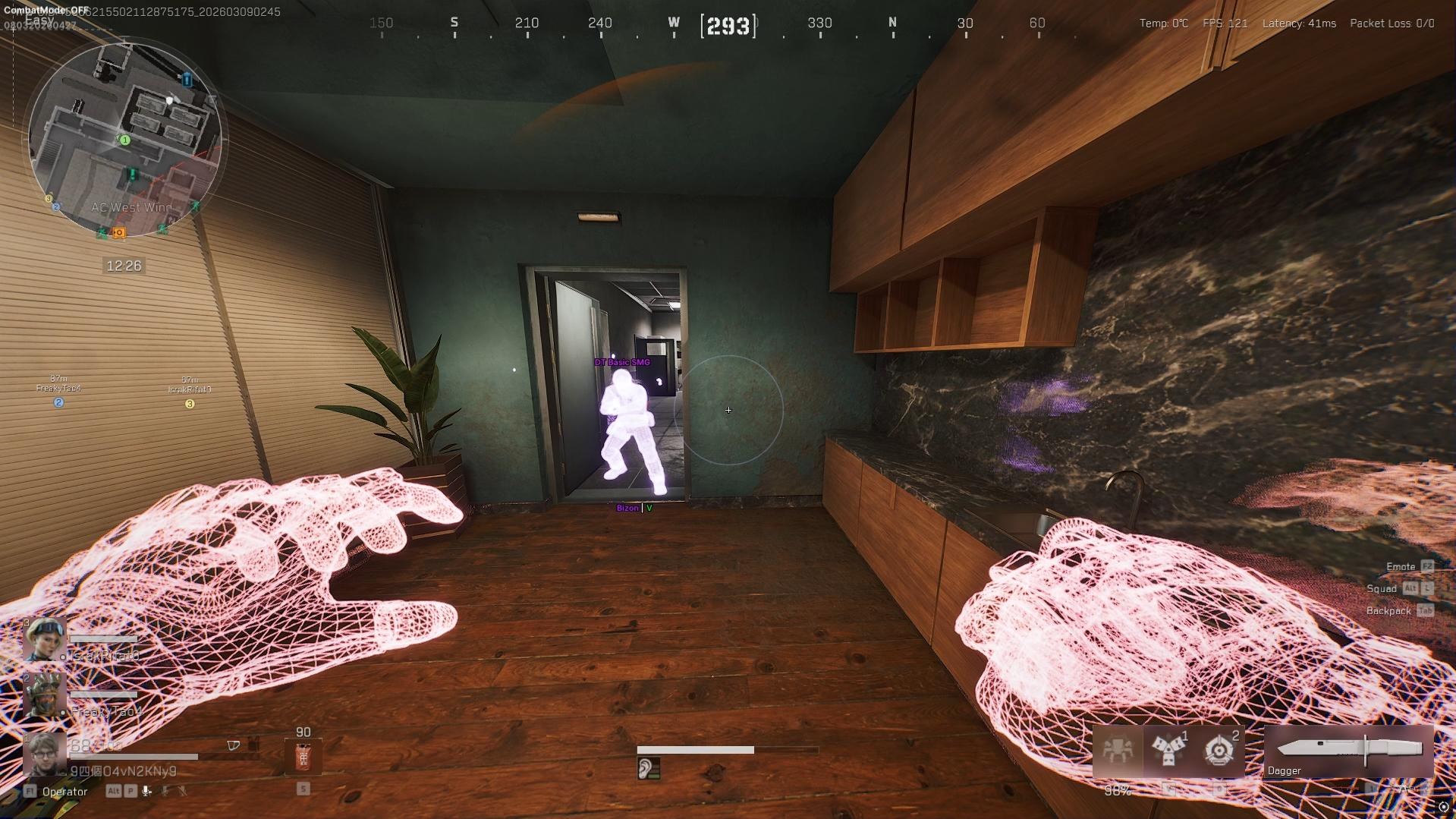Activate the spider drone gadget icon
This screenshot has width=1456, height=819.
(1117, 750)
